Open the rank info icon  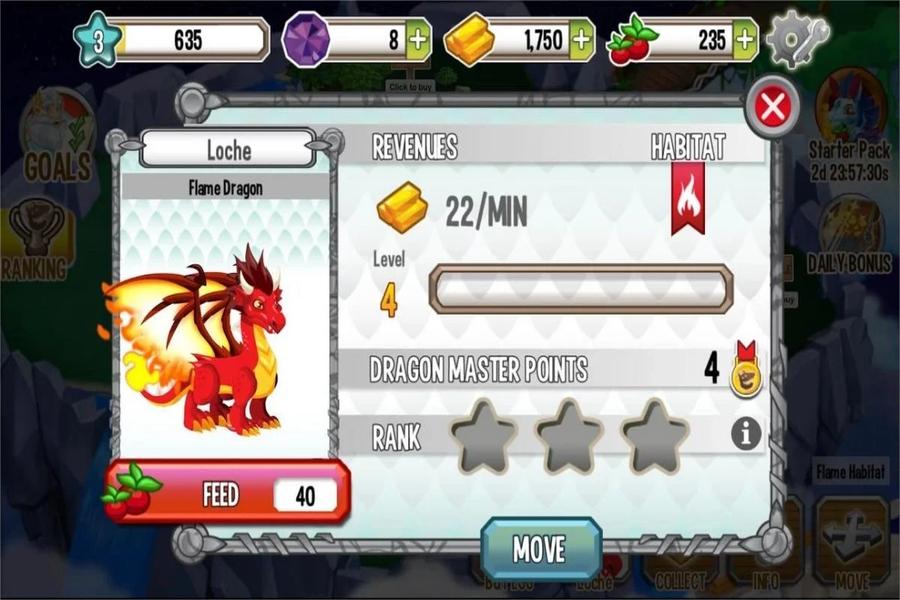pos(746,433)
